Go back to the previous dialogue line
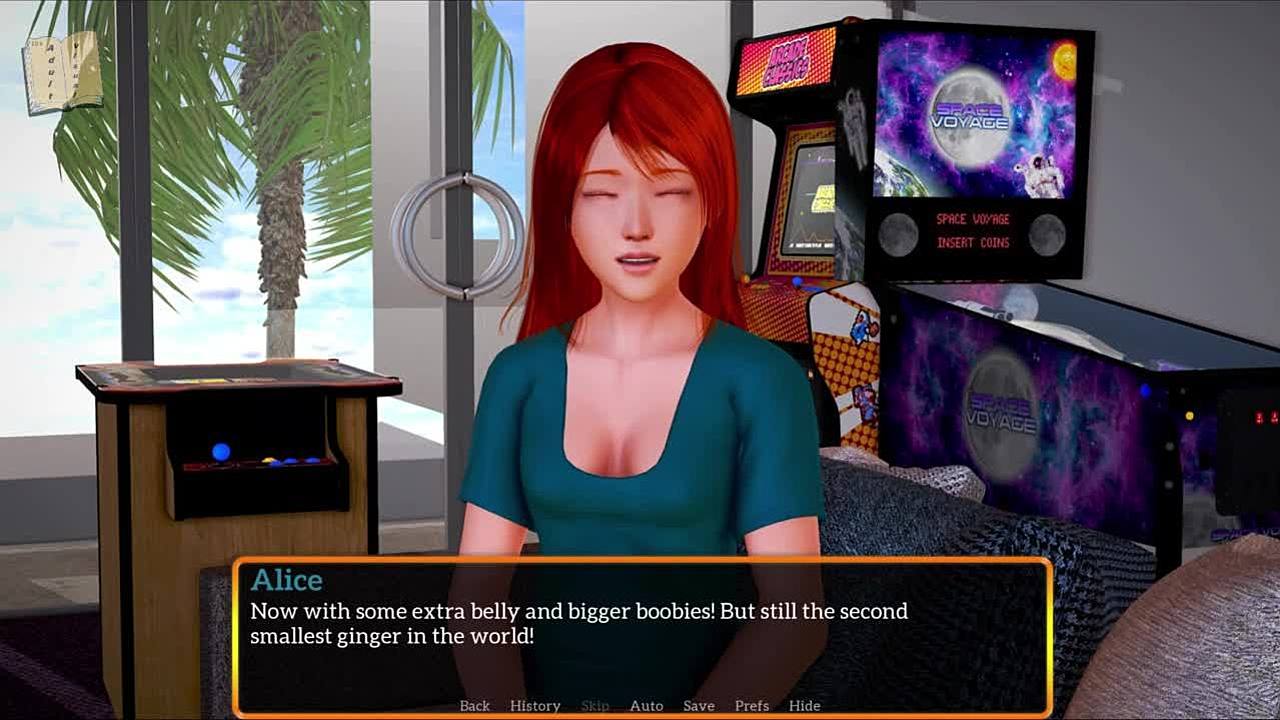1280x720 pixels. pos(475,706)
